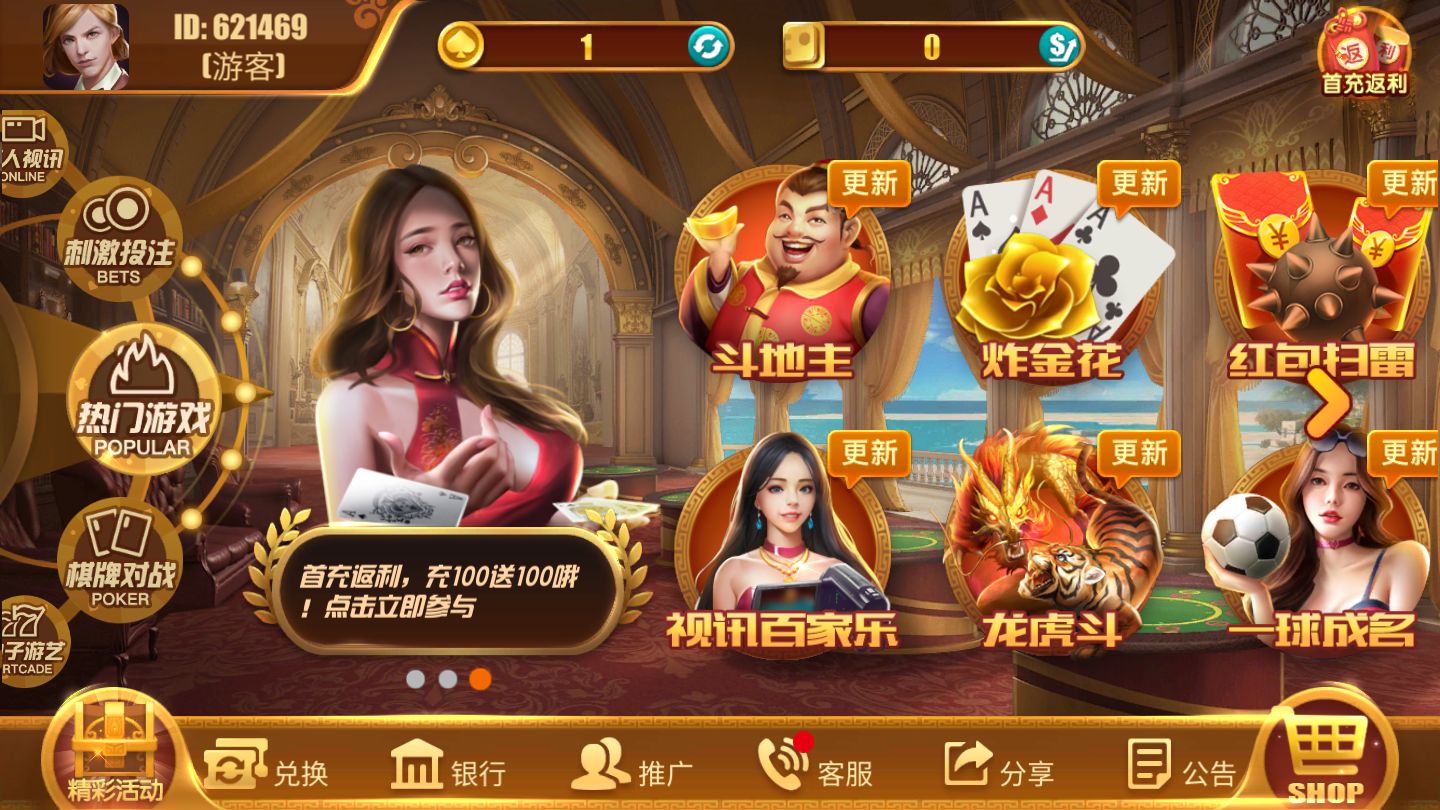The image size is (1440, 810).
Task: Tap the 分享 share button
Action: pyautogui.click(x=998, y=768)
